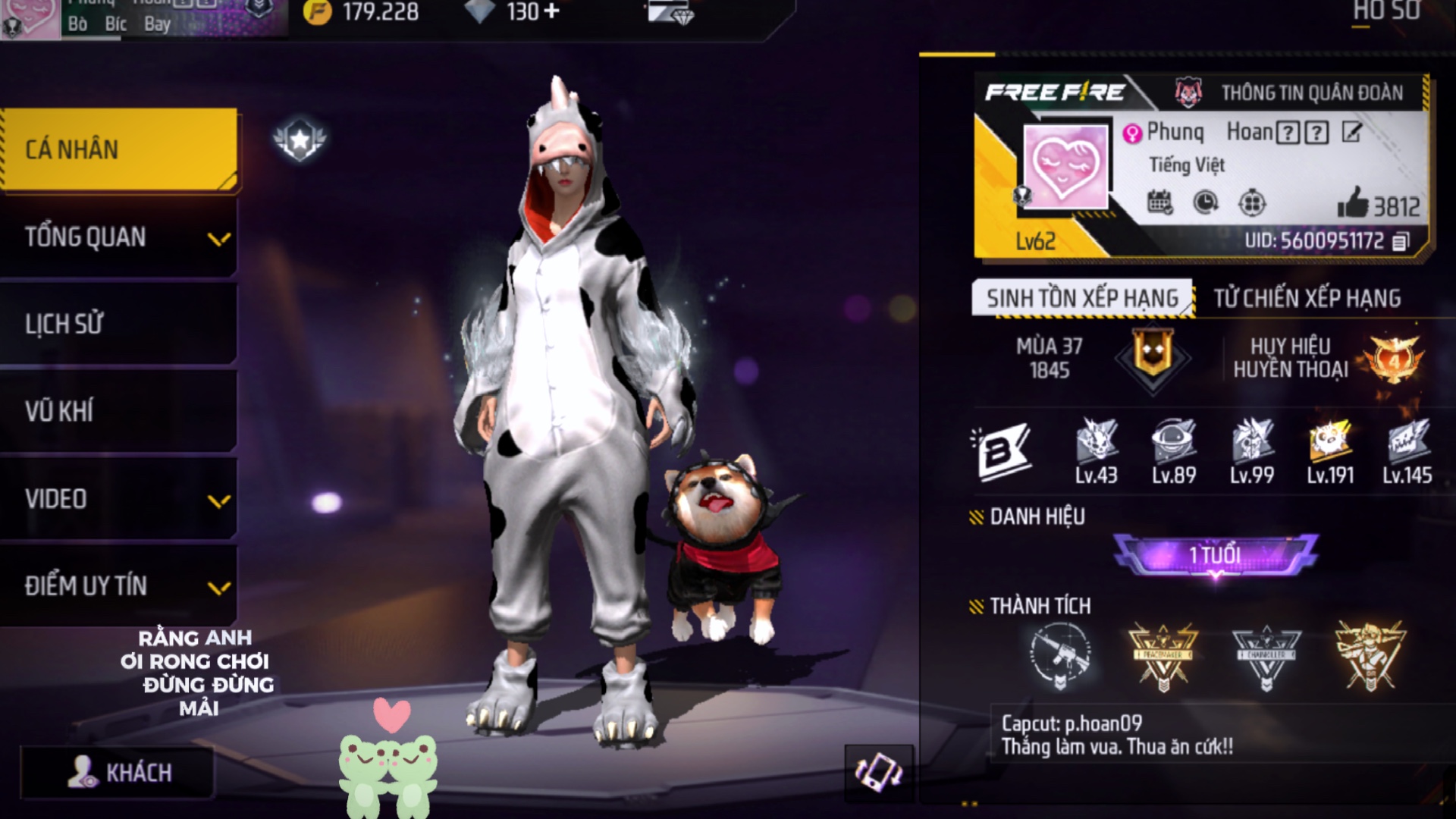This screenshot has height=819, width=1456.
Task: Open the Vũ Khí weapons page
Action: pyautogui.click(x=120, y=412)
